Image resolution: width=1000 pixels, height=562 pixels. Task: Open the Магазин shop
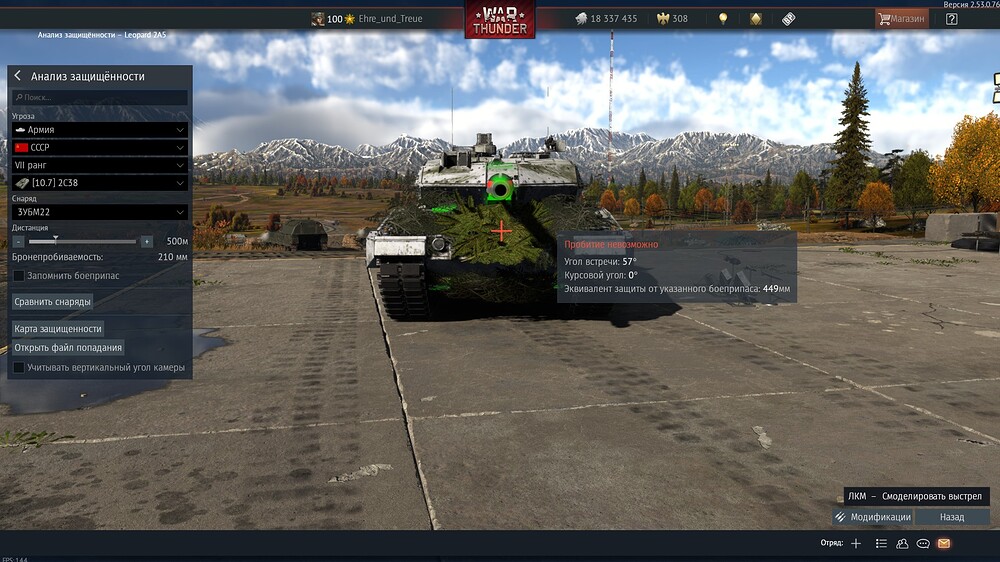[899, 19]
